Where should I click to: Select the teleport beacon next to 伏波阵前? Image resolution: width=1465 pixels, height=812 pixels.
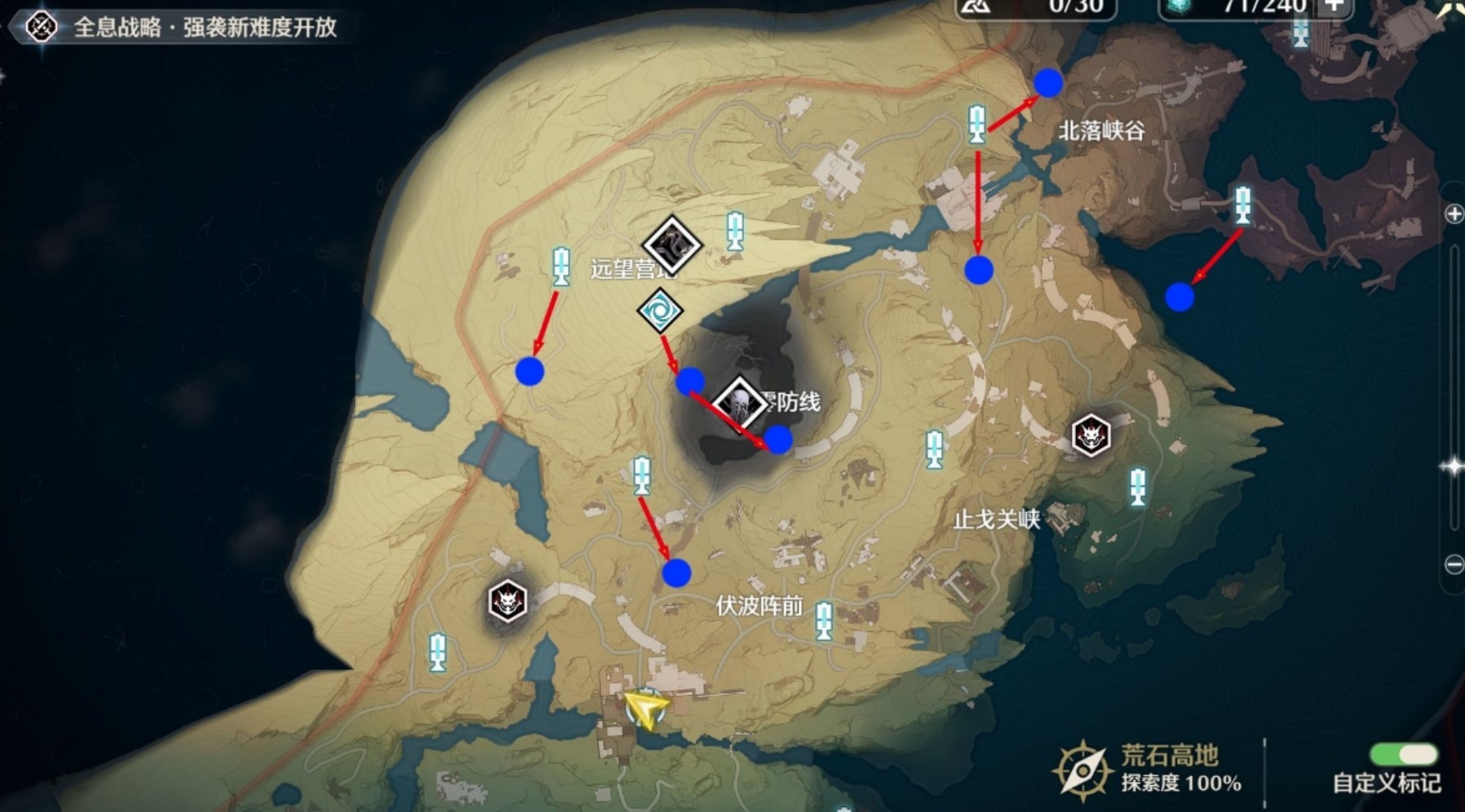824,620
